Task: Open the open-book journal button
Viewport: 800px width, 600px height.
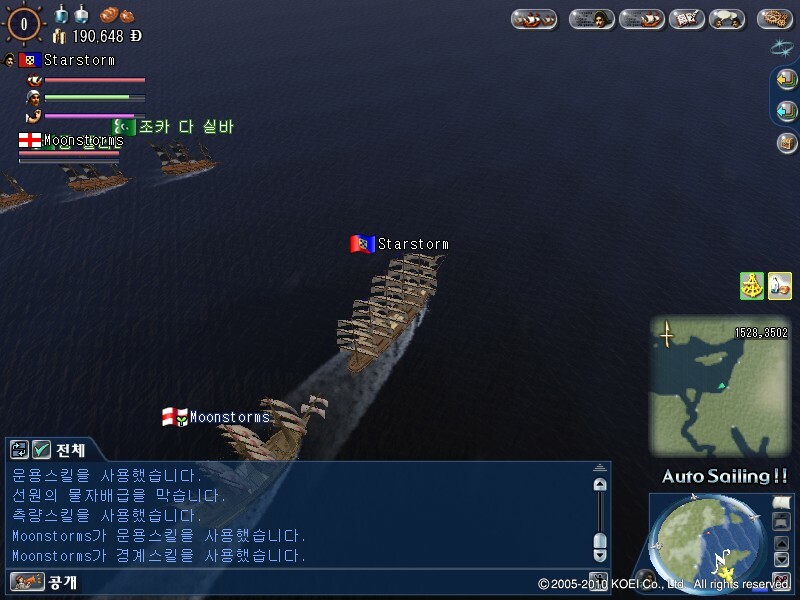Action: tap(685, 19)
